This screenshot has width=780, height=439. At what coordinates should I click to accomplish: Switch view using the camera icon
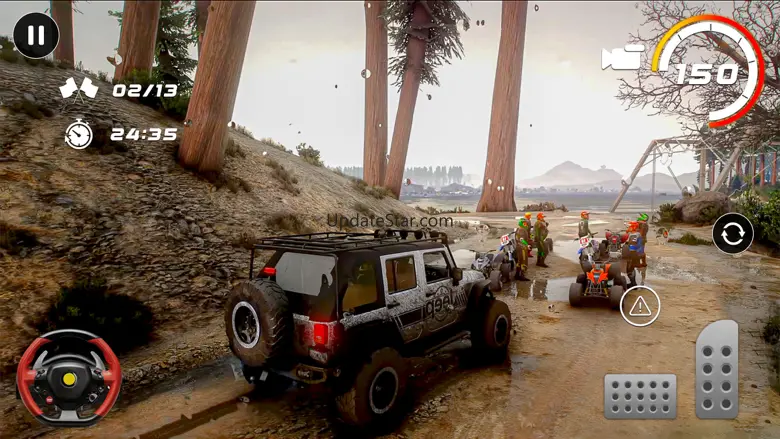622,57
